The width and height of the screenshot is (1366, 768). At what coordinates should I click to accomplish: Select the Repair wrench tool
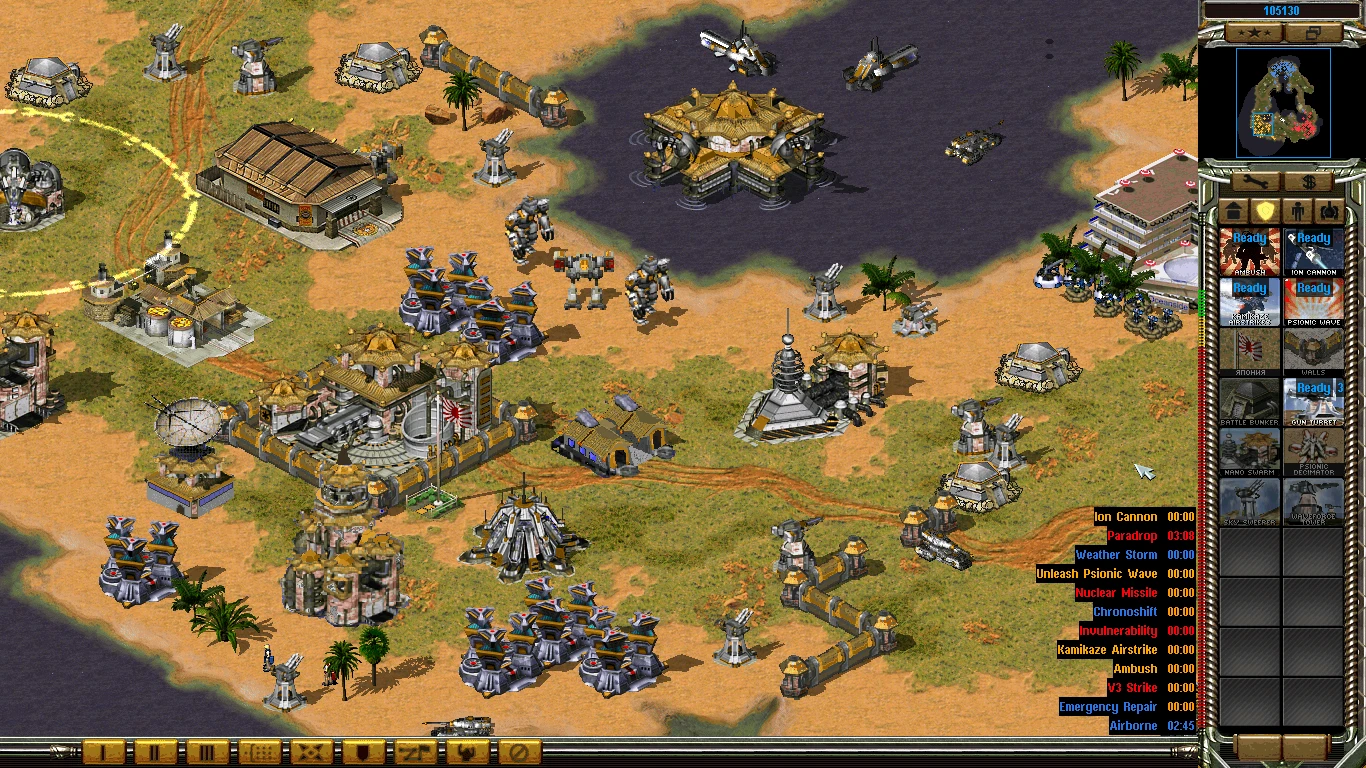[1255, 181]
